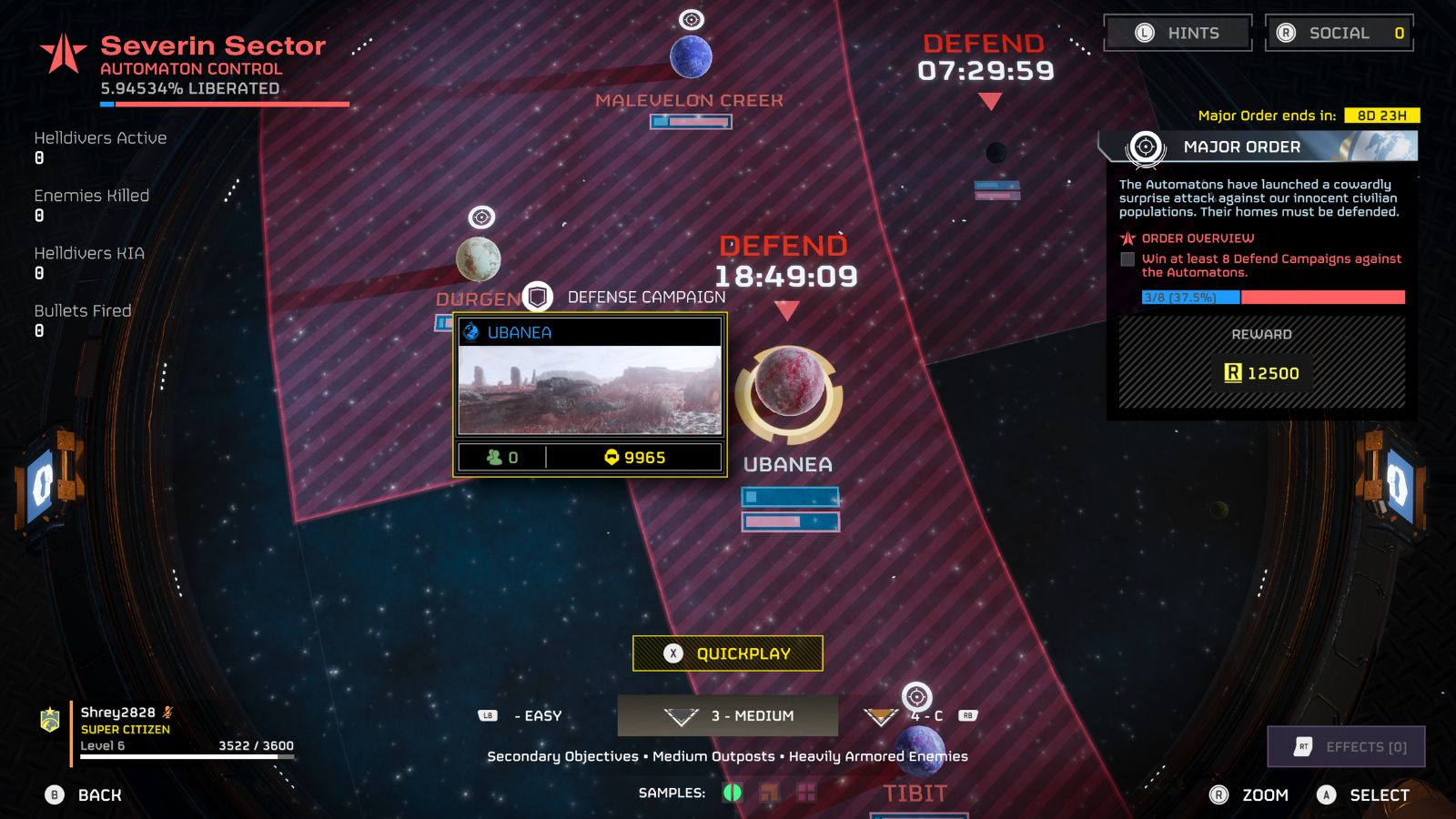Select the Malevelon Creek planet icon

(692, 57)
